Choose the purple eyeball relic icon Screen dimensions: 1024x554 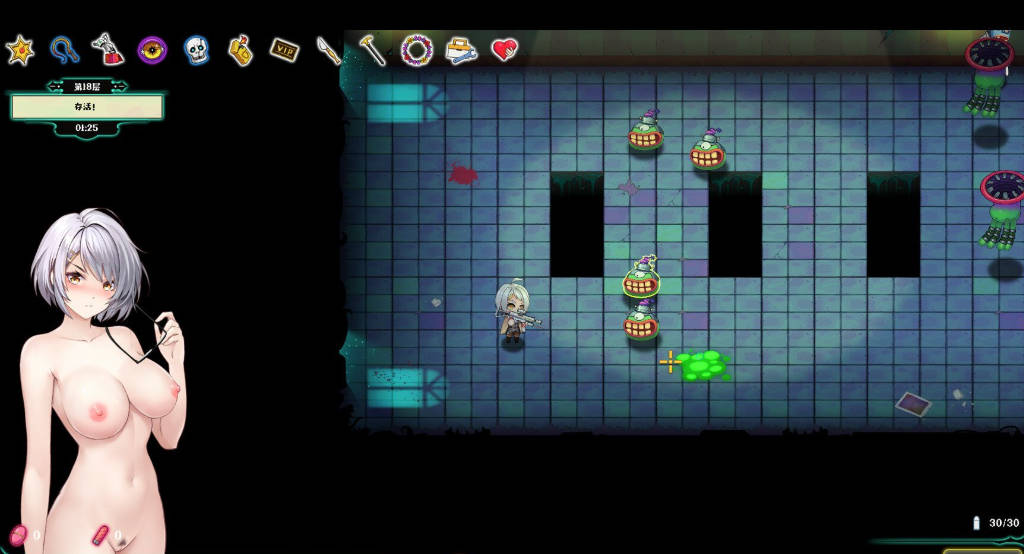coord(152,49)
